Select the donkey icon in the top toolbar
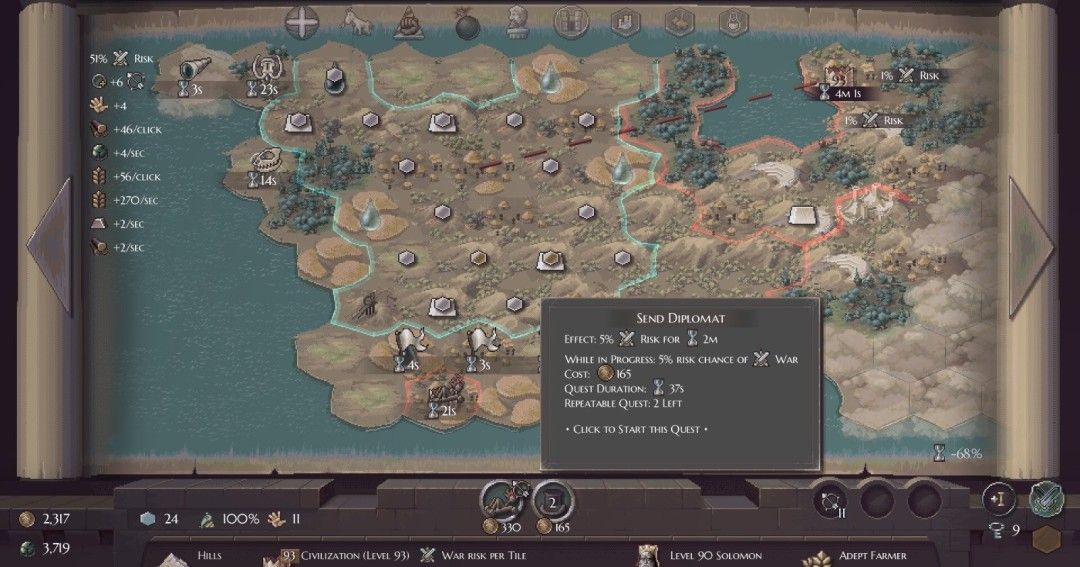 tap(356, 20)
